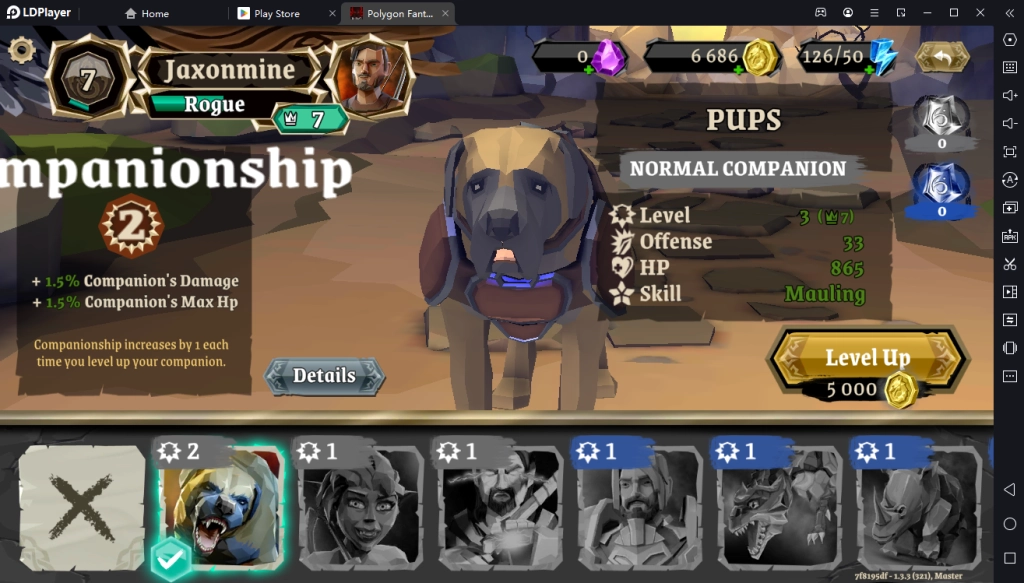Add more gold coins
Viewport: 1024px width, 583px height.
[739, 70]
